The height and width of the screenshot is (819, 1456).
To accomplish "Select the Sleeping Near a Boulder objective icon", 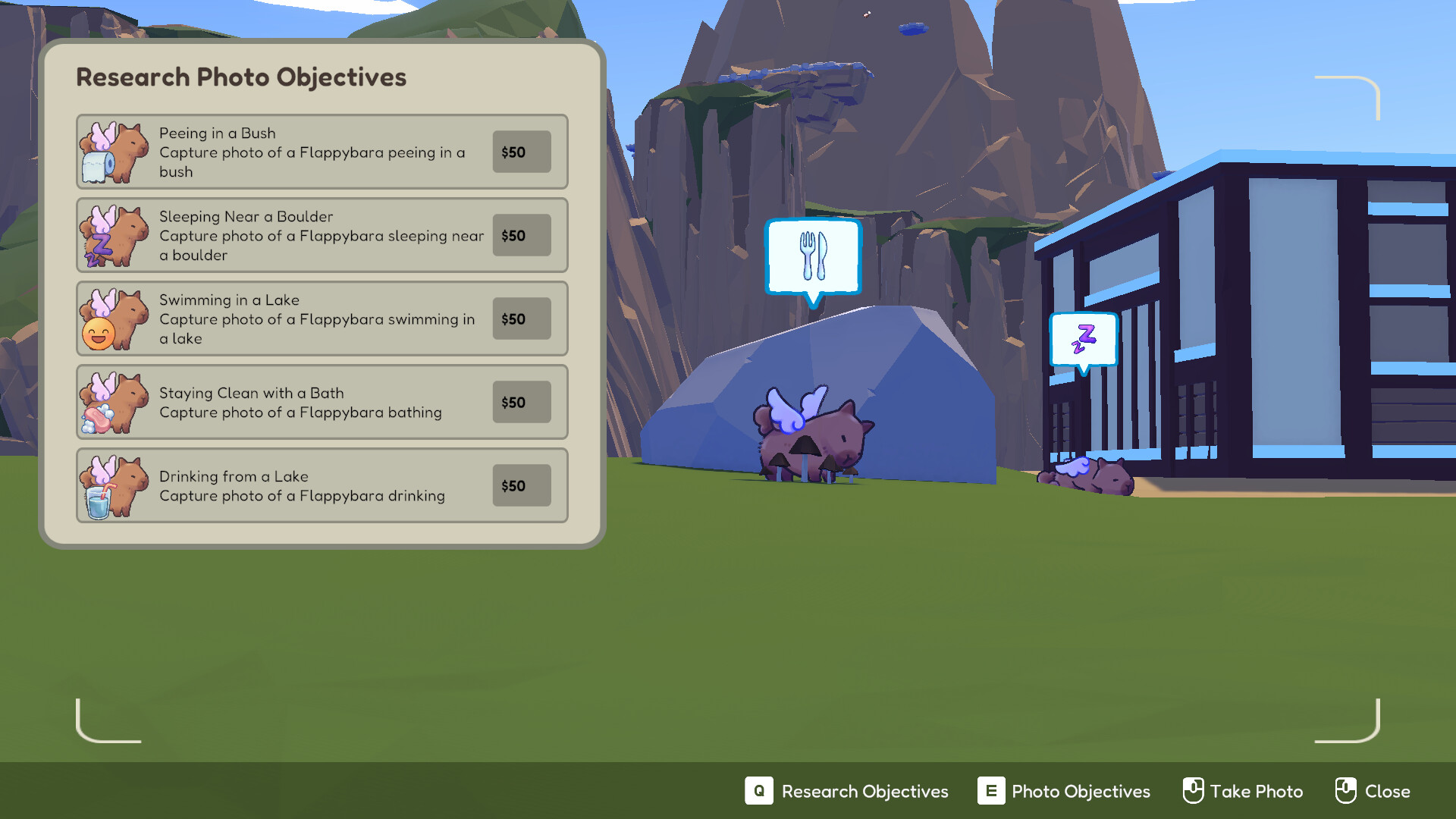I will (x=115, y=235).
